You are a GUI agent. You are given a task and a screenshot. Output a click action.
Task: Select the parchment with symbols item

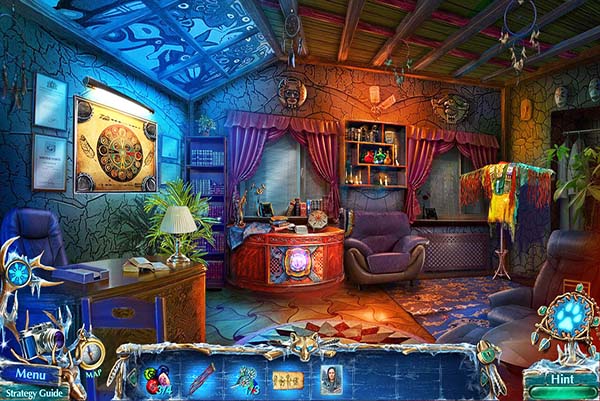[x=288, y=379]
